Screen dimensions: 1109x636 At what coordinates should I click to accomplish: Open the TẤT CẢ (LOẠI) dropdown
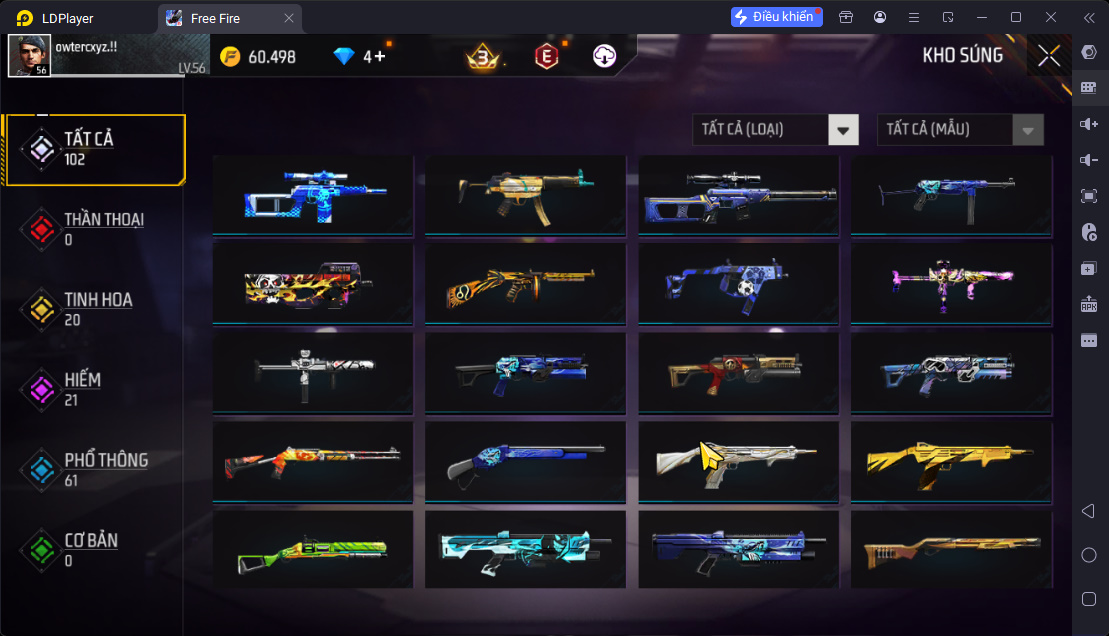tap(775, 129)
